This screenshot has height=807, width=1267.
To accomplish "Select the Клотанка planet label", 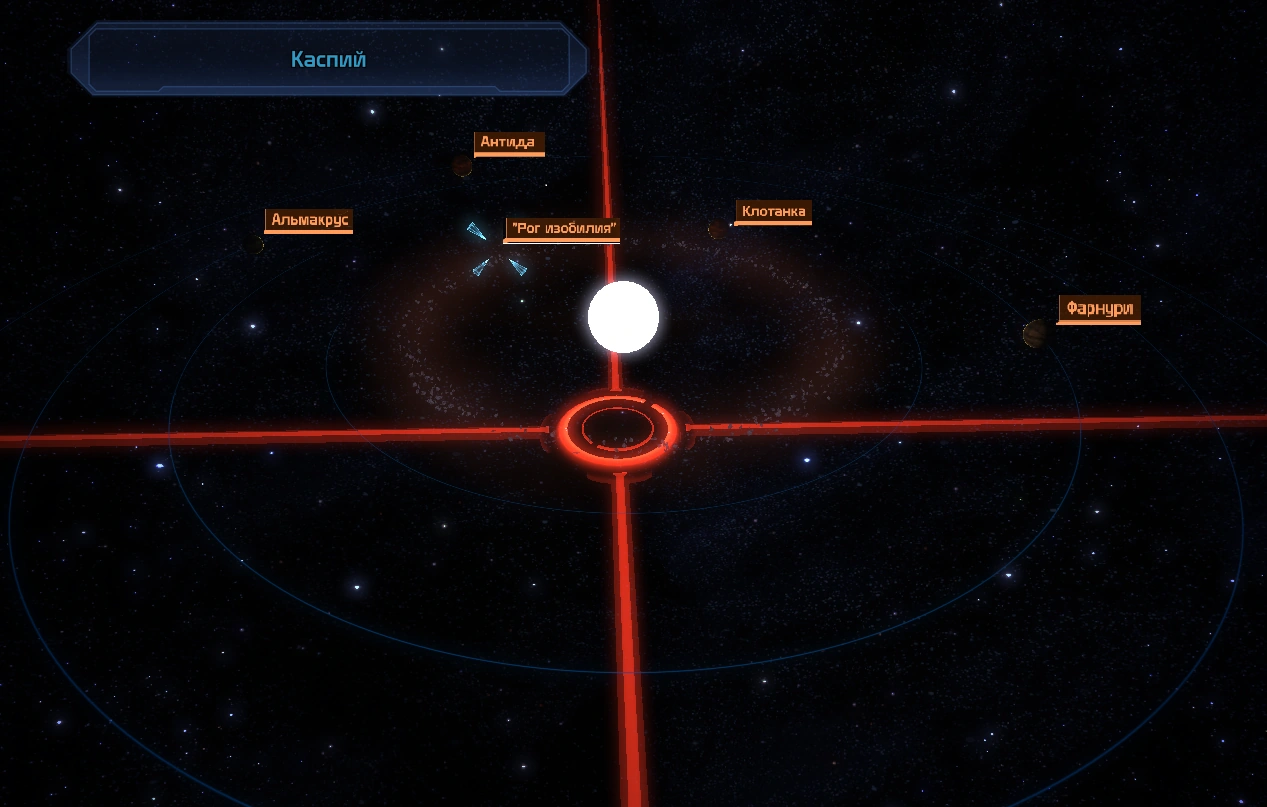I will tap(773, 212).
